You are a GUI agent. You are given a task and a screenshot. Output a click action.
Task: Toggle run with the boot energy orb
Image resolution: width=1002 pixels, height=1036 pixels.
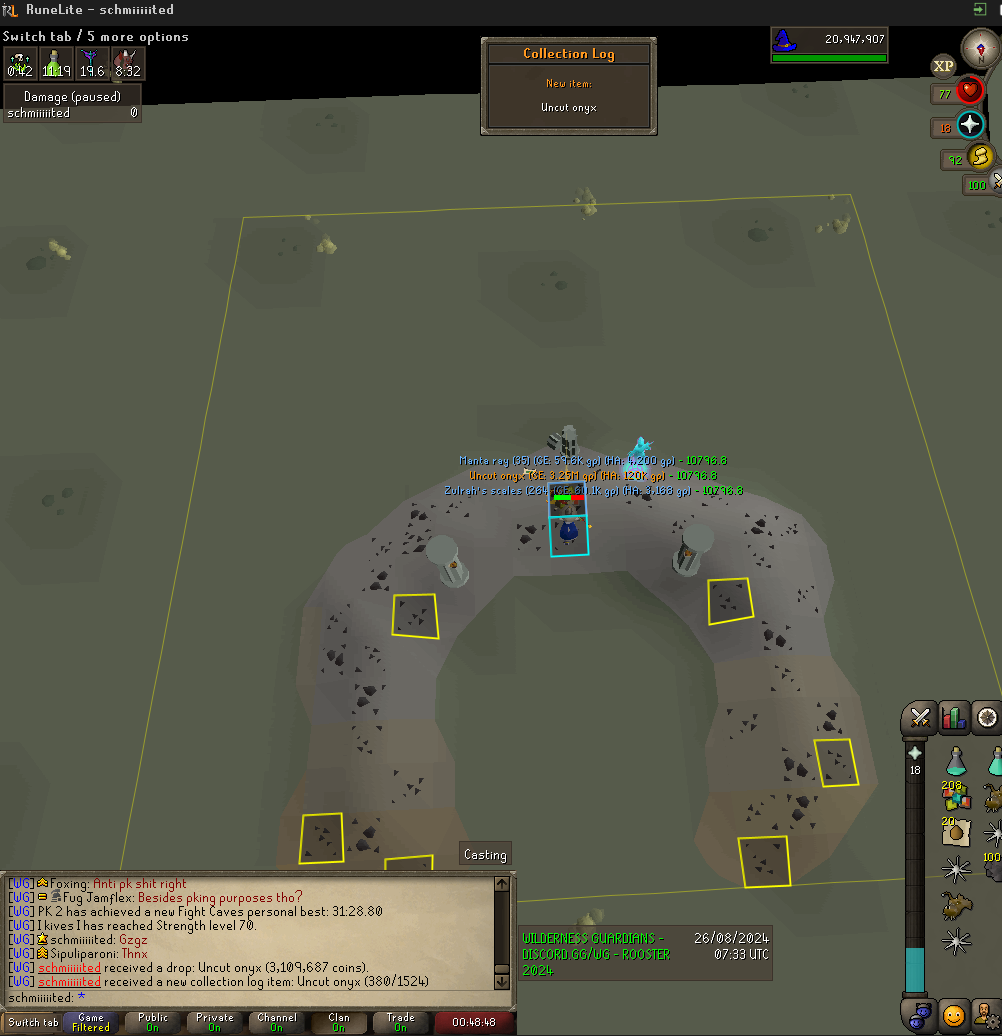pos(981,157)
